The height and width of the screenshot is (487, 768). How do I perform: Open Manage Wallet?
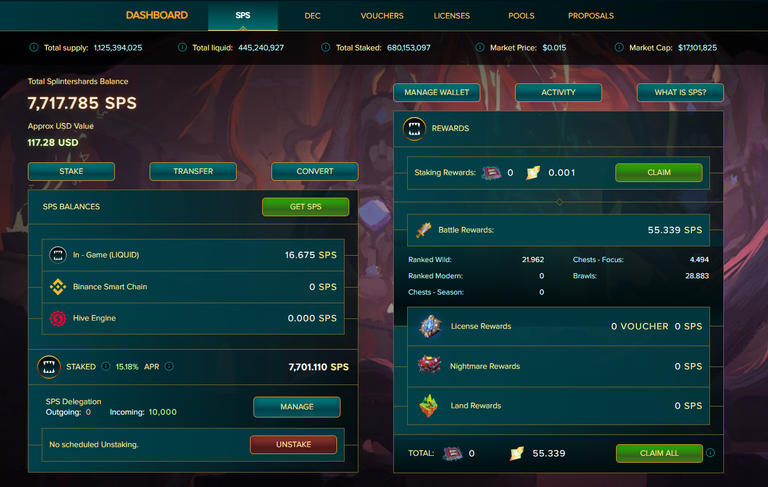click(x=436, y=92)
